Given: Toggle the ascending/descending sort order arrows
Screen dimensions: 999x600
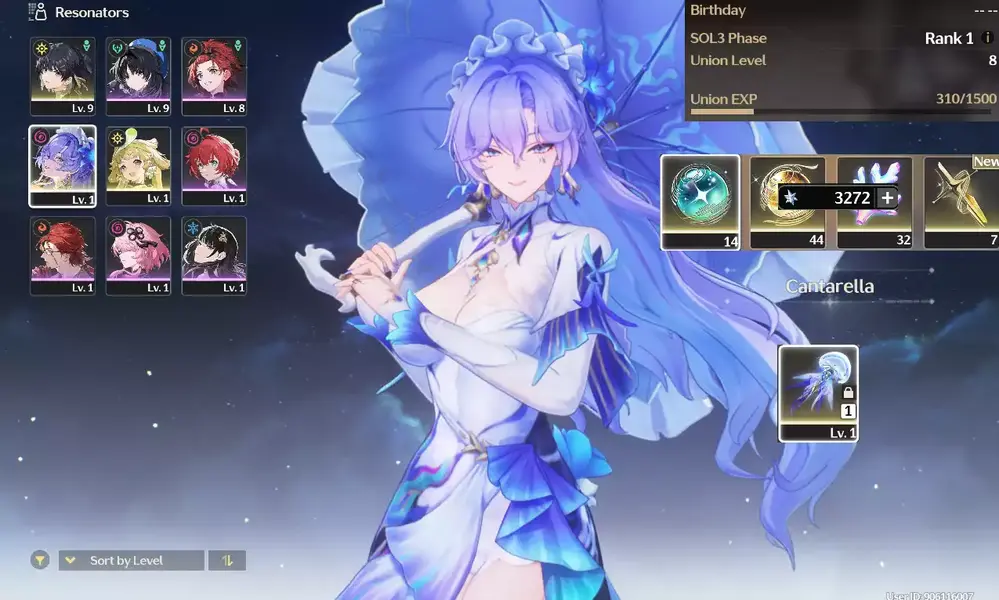Looking at the screenshot, I should (x=227, y=561).
